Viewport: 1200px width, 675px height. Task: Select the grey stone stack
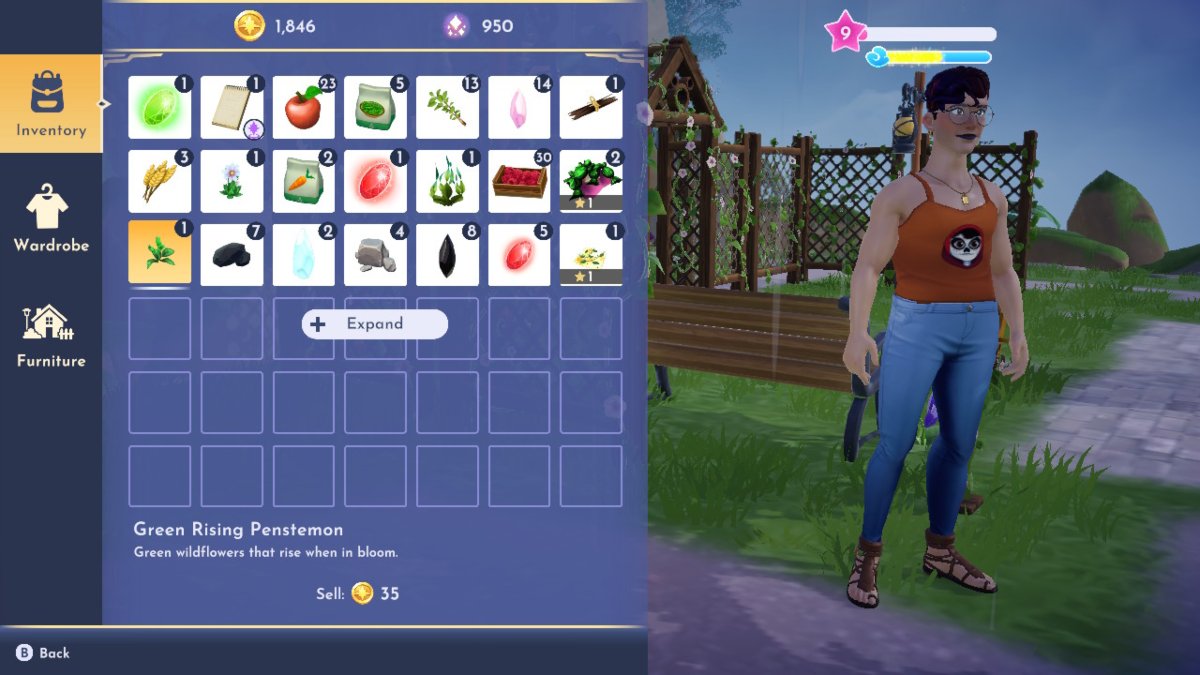point(376,254)
